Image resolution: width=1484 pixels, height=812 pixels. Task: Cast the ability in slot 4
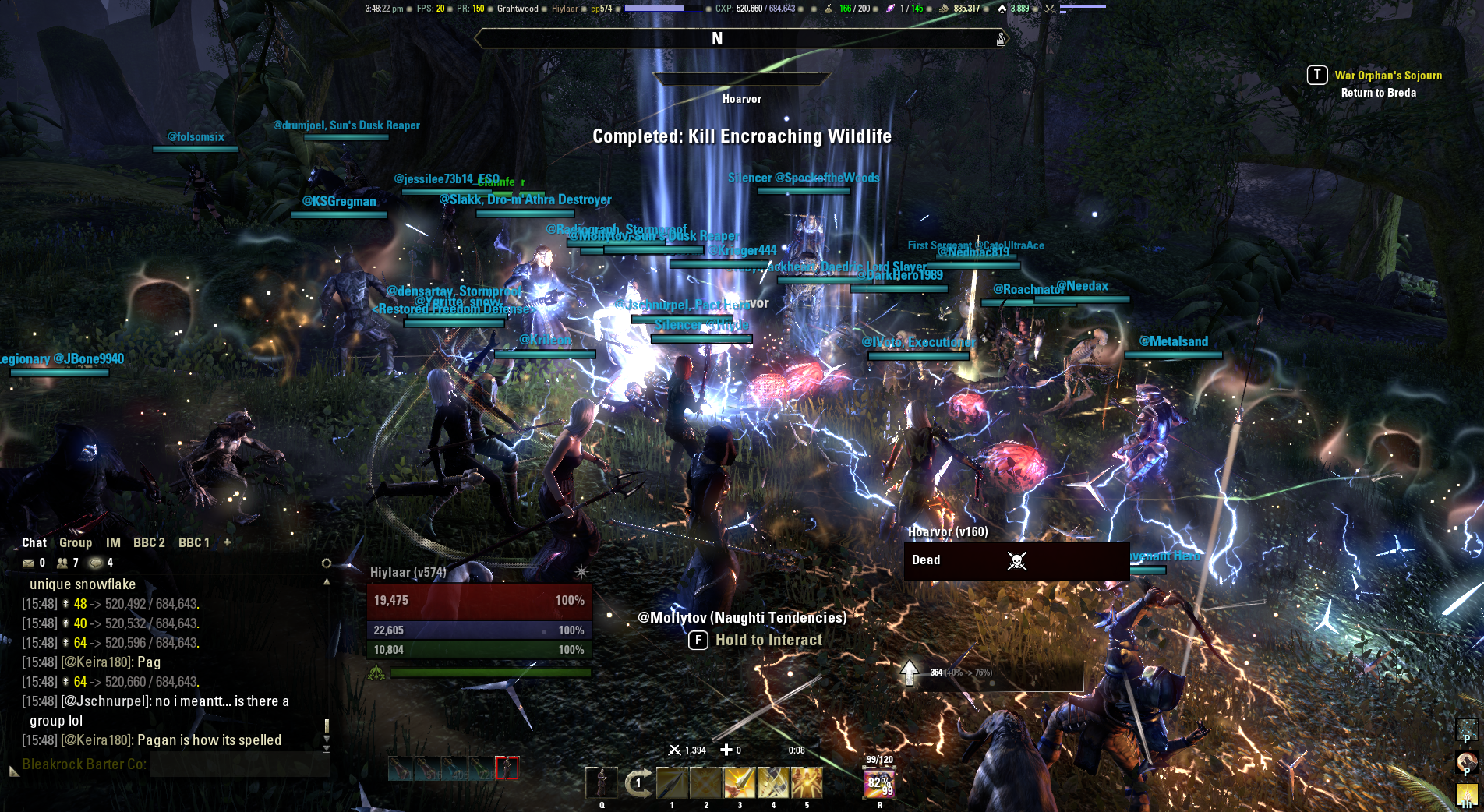coord(773,782)
